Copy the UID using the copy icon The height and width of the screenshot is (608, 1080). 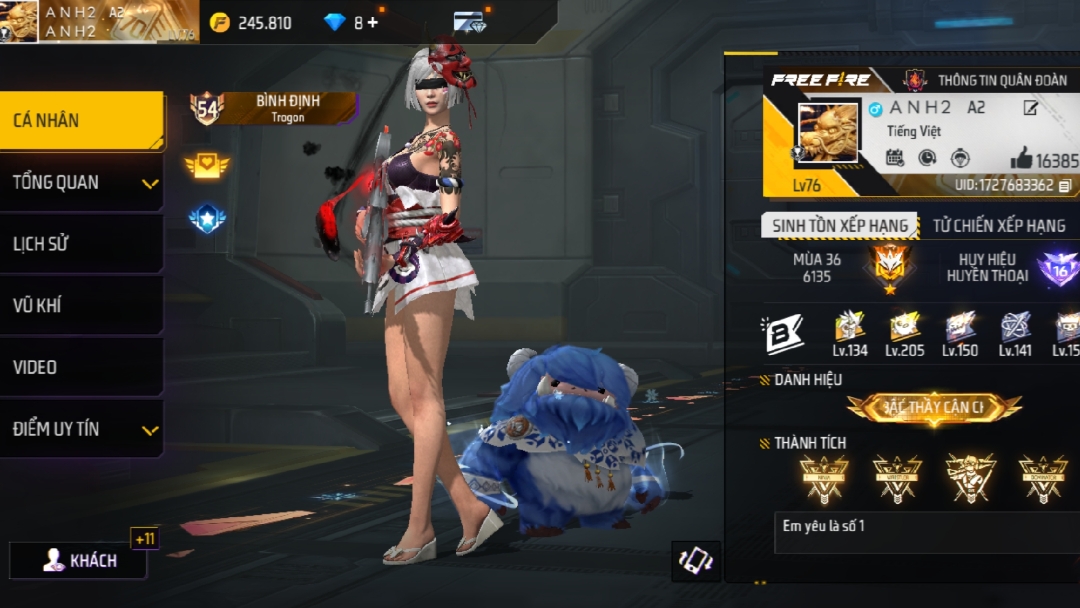pos(1065,185)
